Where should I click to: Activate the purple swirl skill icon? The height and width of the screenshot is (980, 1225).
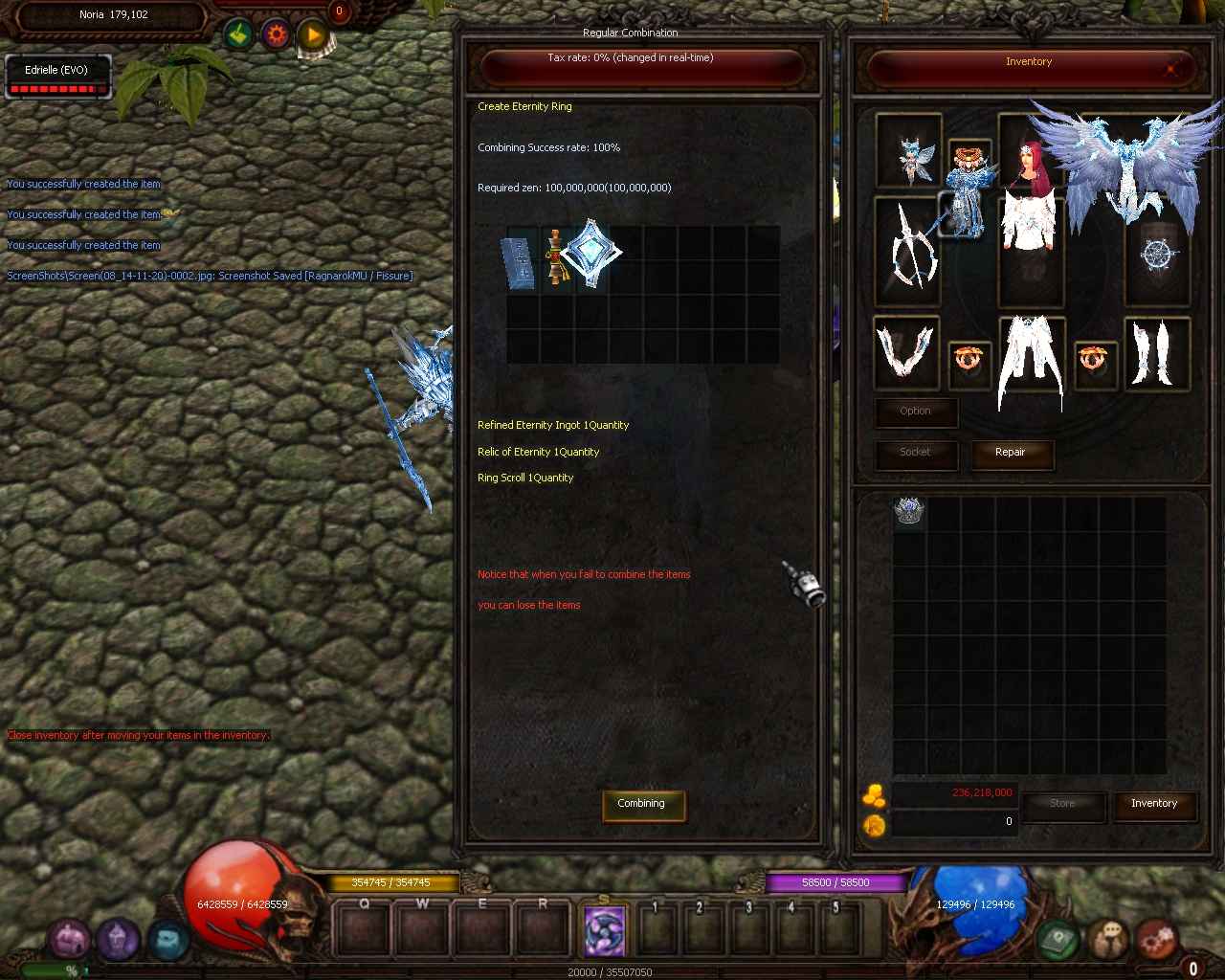[604, 930]
